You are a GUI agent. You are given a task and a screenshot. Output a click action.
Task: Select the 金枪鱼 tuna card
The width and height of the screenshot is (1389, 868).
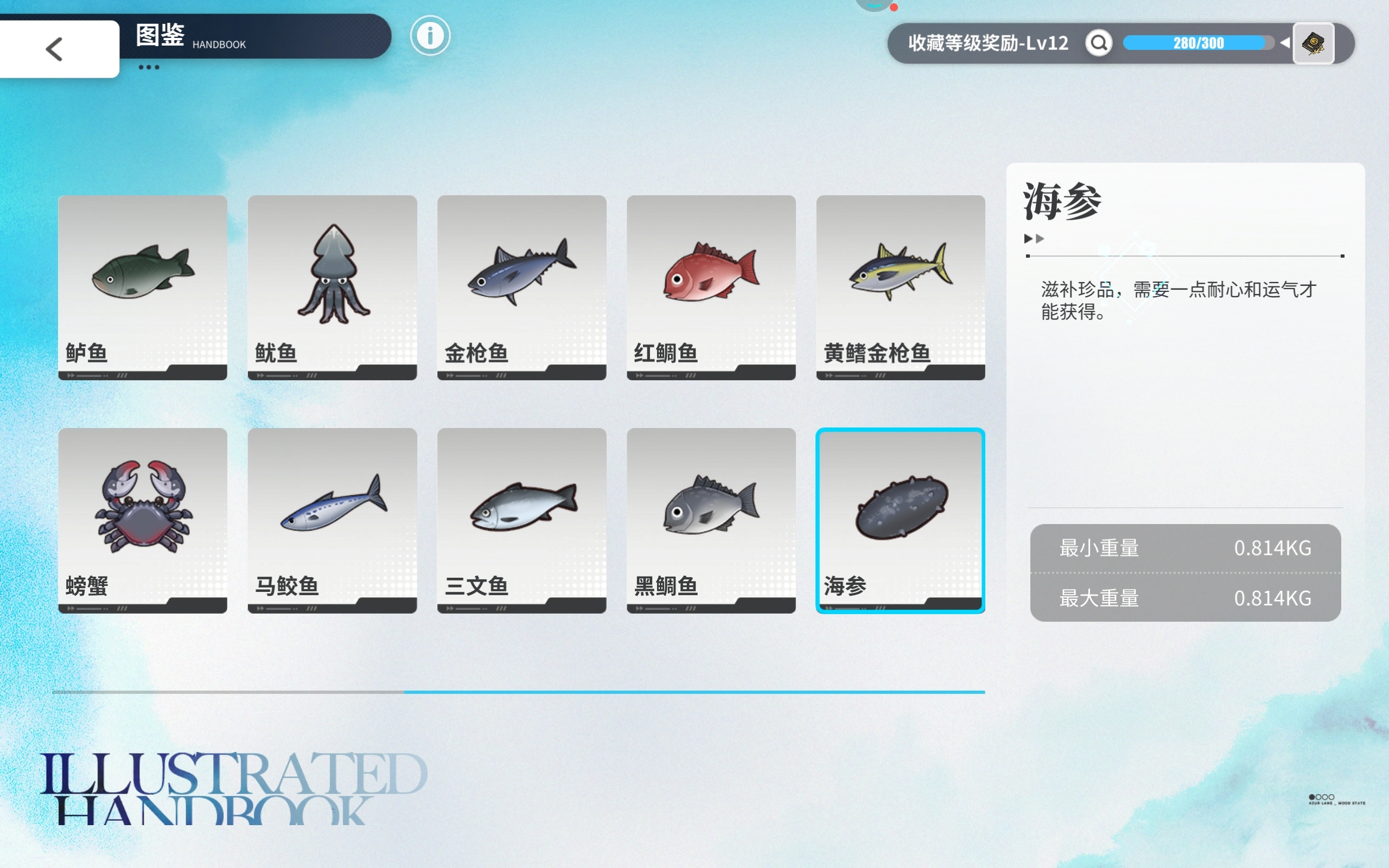click(521, 287)
